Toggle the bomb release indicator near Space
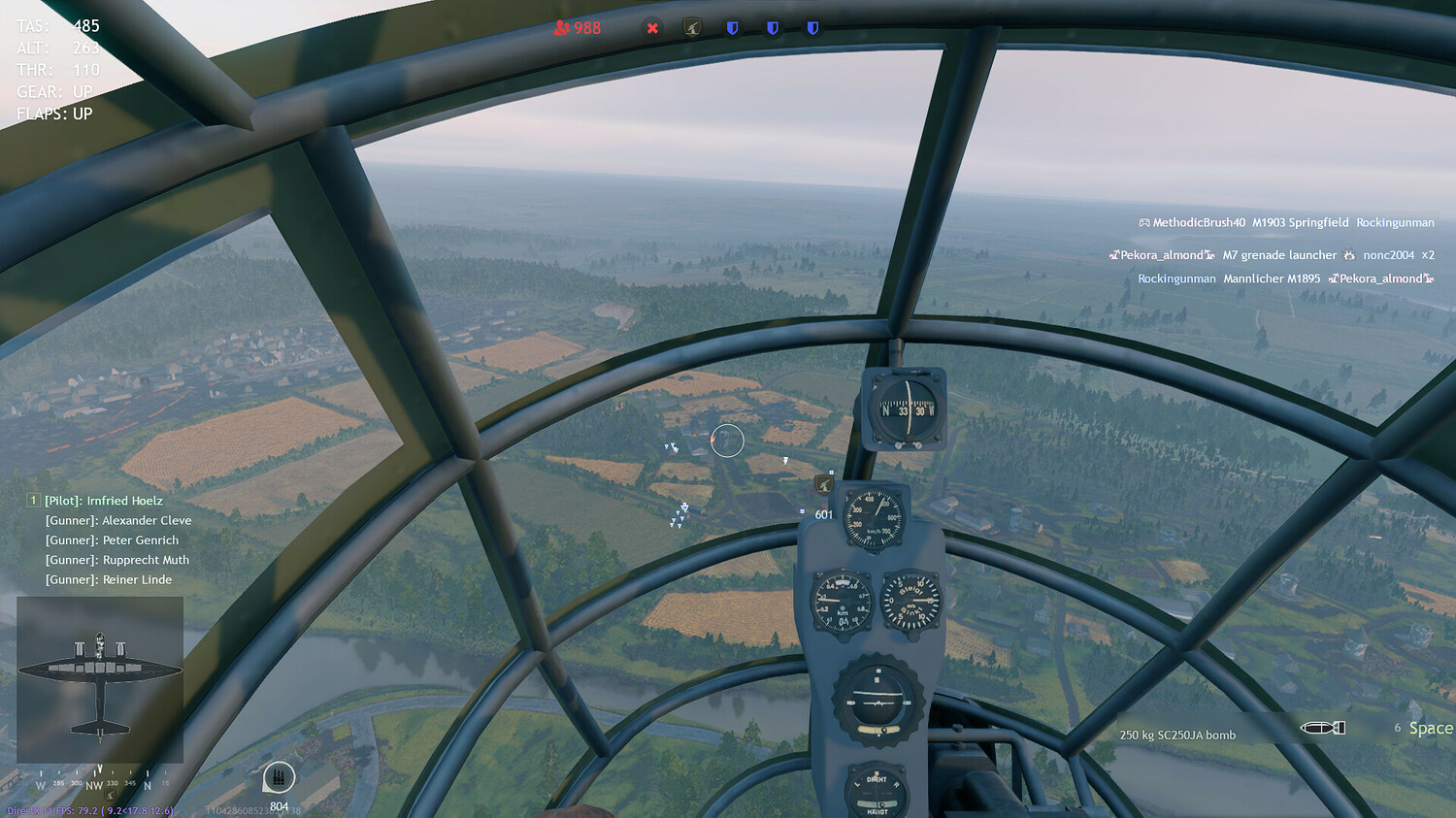The width and height of the screenshot is (1456, 818). coord(1325,727)
